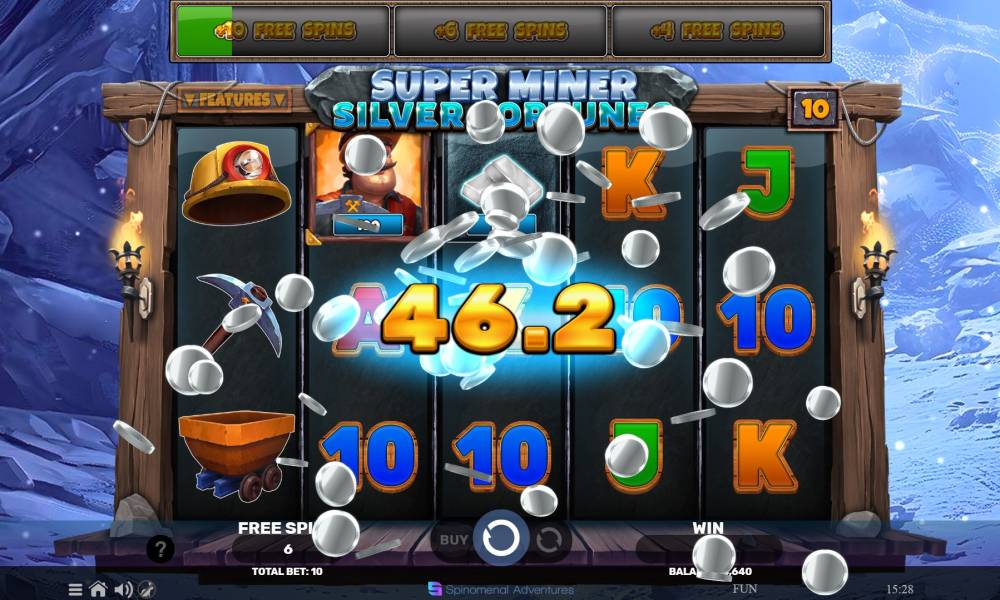Screen dimensions: 1000x600
Task: Open the hamburger menu
Action: [75, 589]
